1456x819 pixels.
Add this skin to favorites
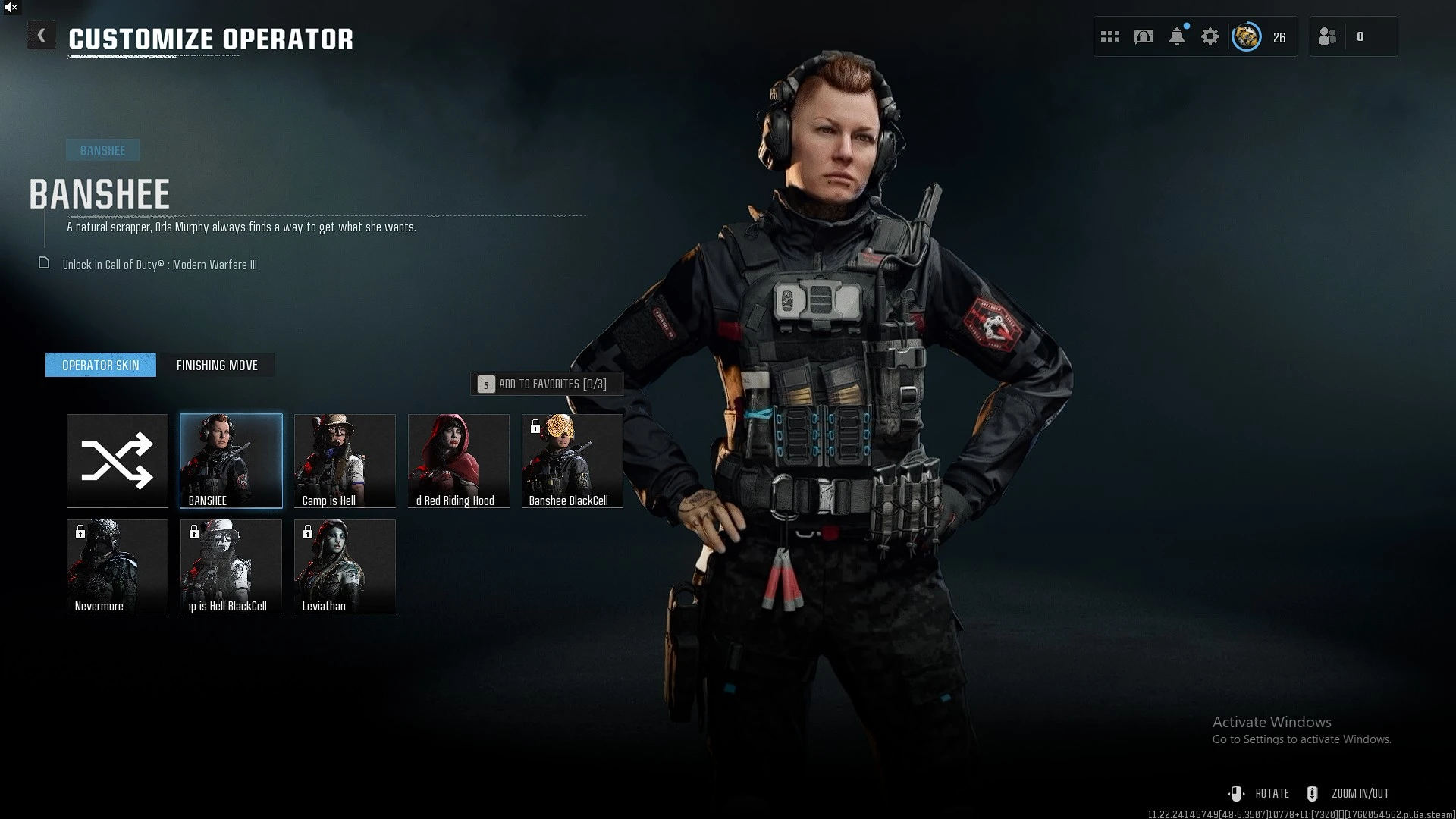[x=548, y=384]
